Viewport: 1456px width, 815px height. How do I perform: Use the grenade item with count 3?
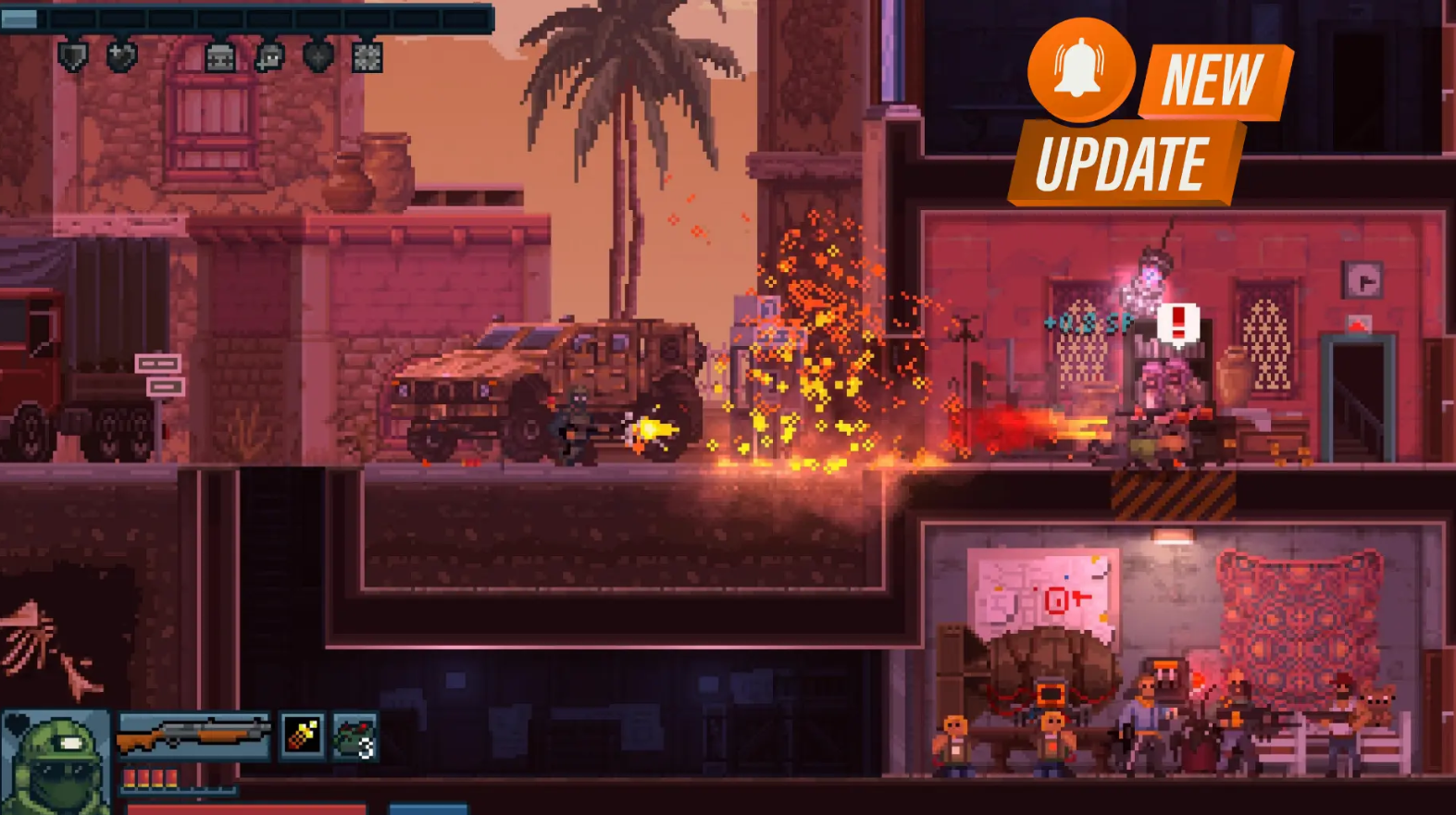(355, 737)
